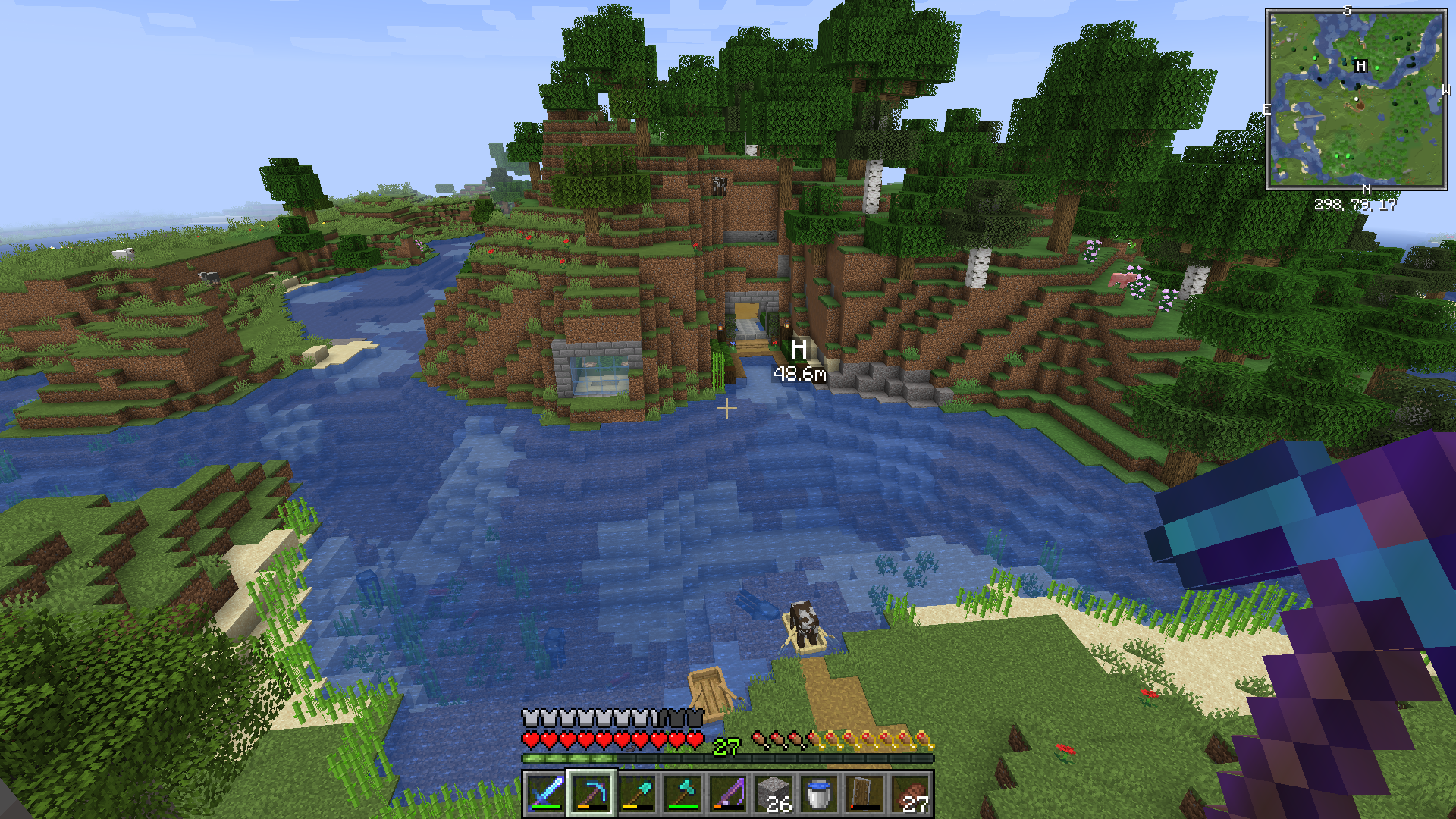Select the food stack of 27

(910, 793)
